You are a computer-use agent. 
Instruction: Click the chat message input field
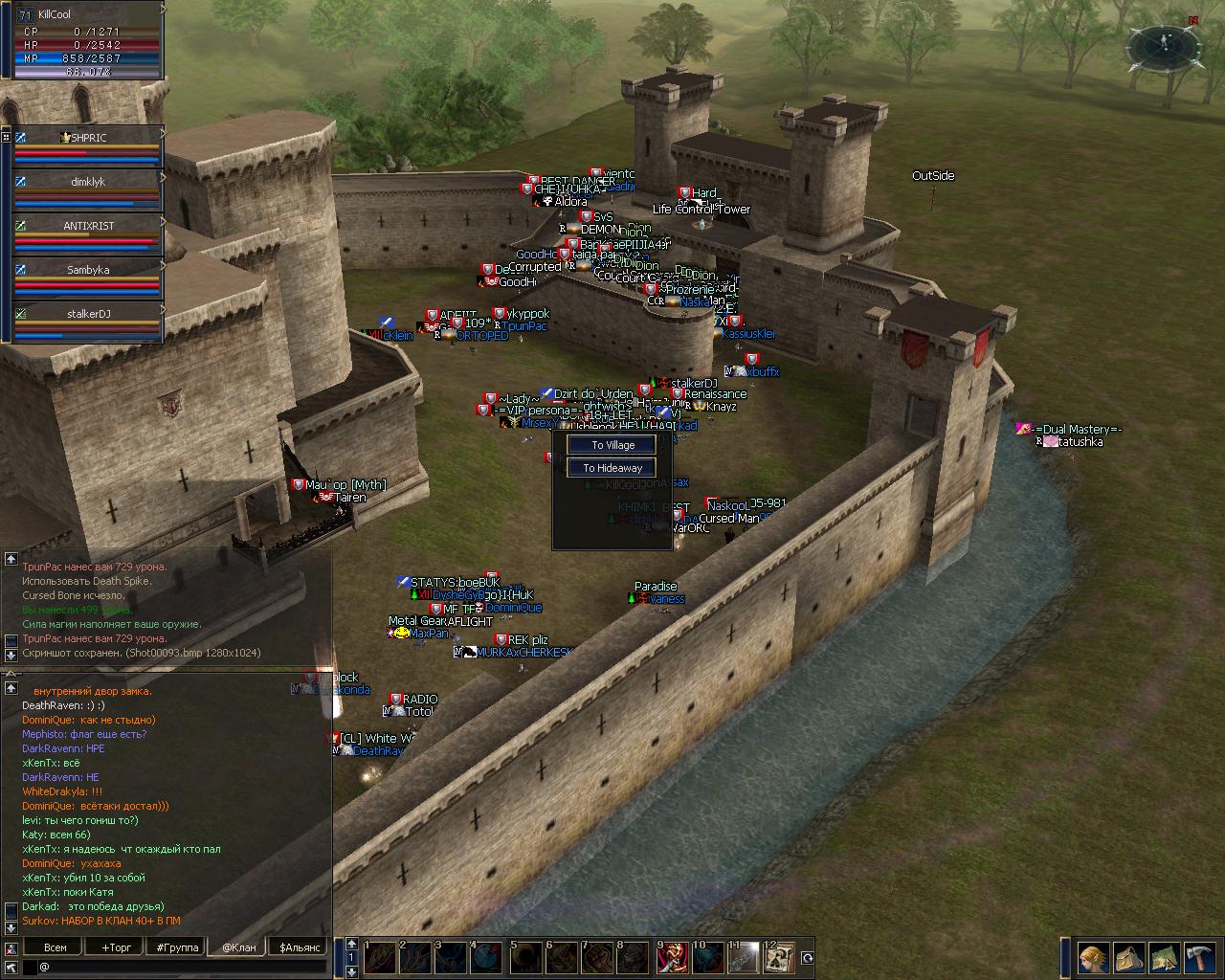coord(182,968)
